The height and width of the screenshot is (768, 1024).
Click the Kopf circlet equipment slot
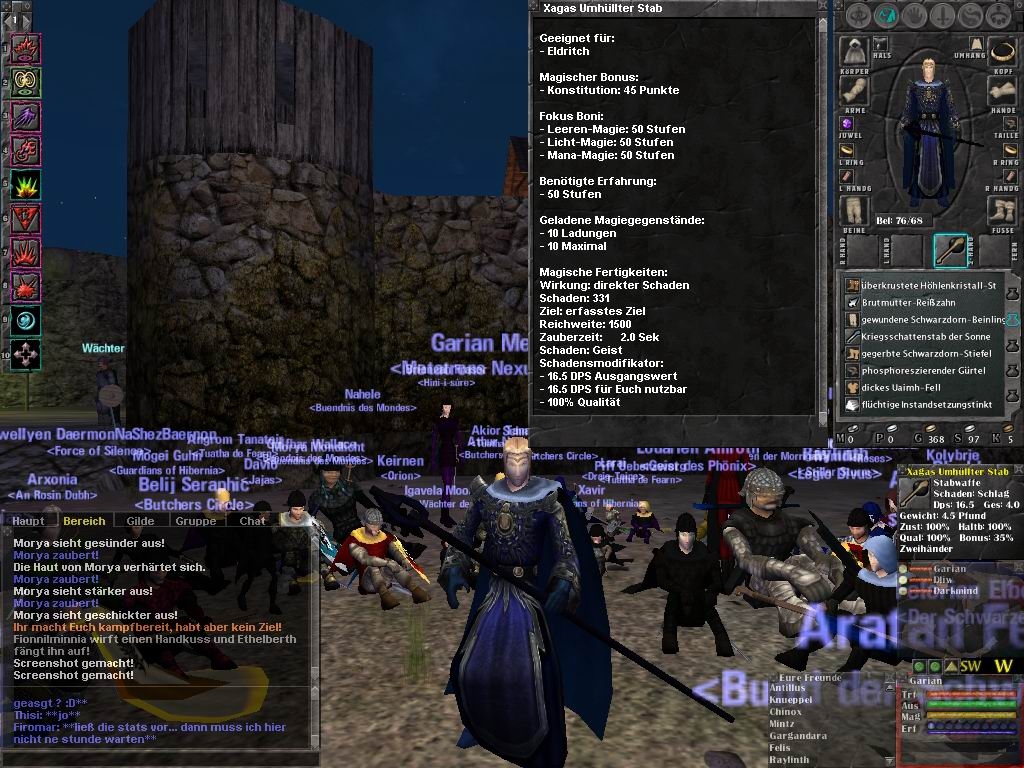tap(1003, 50)
